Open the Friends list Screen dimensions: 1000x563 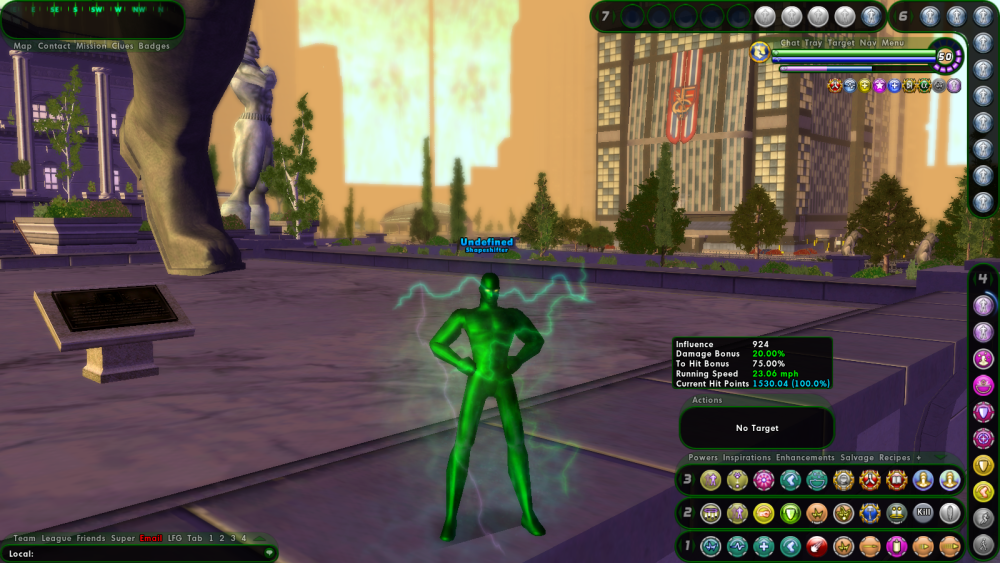pyautogui.click(x=91, y=538)
